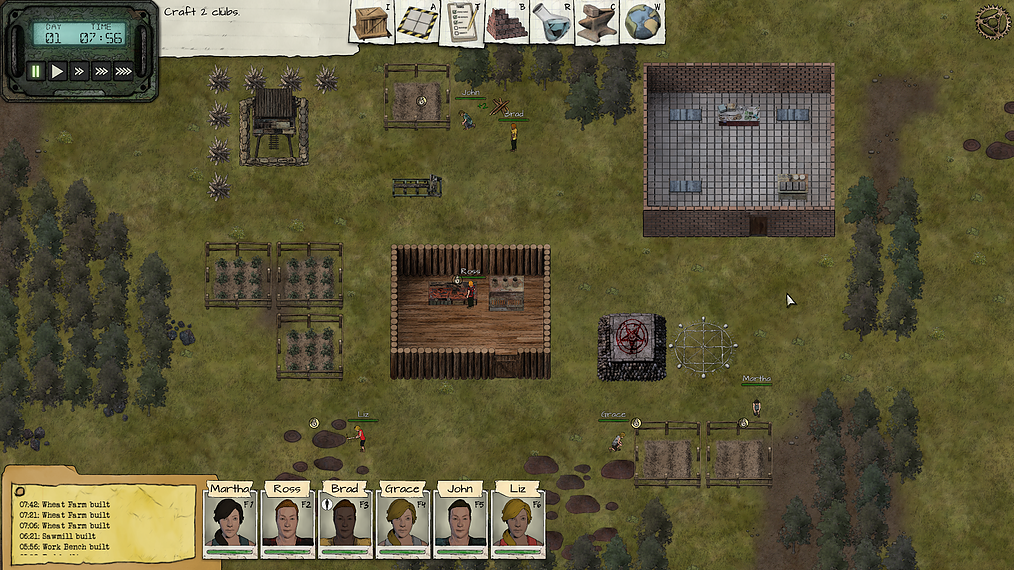Open the hazard-striped zones tab
Viewport: 1014px width, 570px height.
click(x=418, y=22)
